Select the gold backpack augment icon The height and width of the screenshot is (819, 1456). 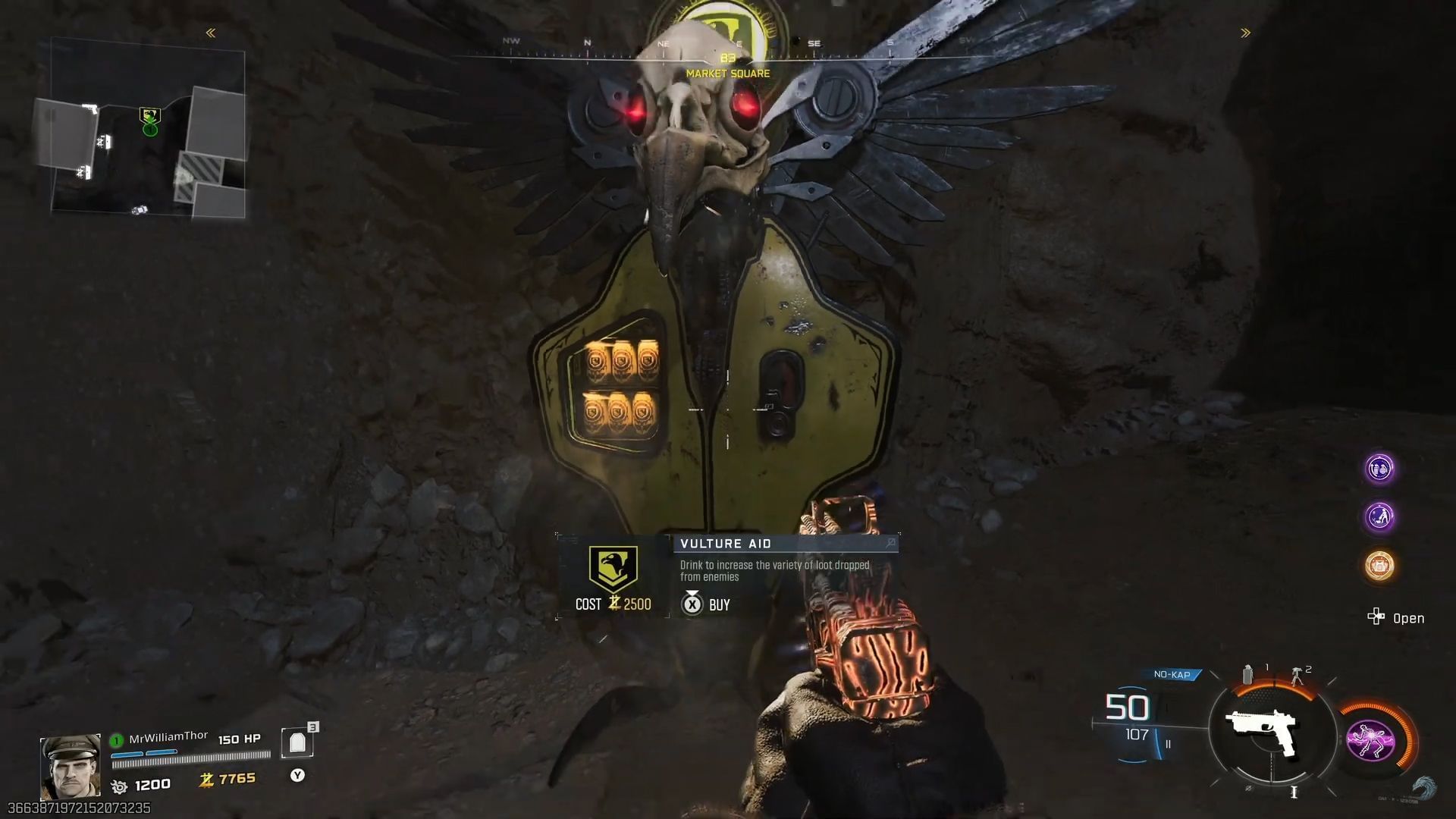1379,565
